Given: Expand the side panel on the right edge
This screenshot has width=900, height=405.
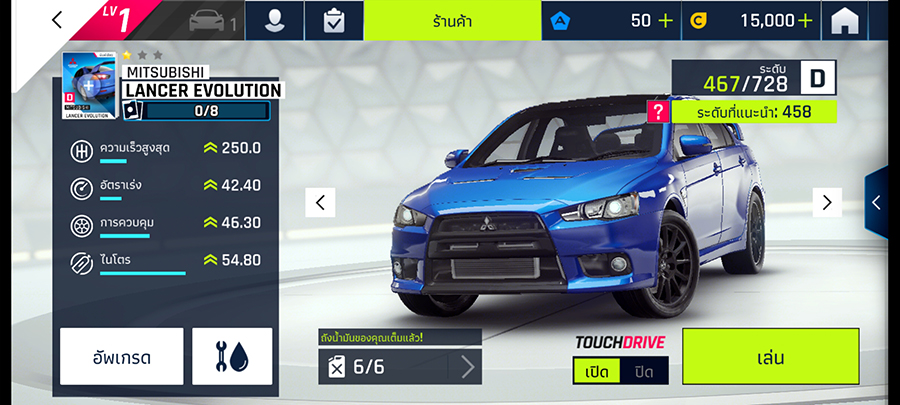Looking at the screenshot, I should (x=877, y=202).
